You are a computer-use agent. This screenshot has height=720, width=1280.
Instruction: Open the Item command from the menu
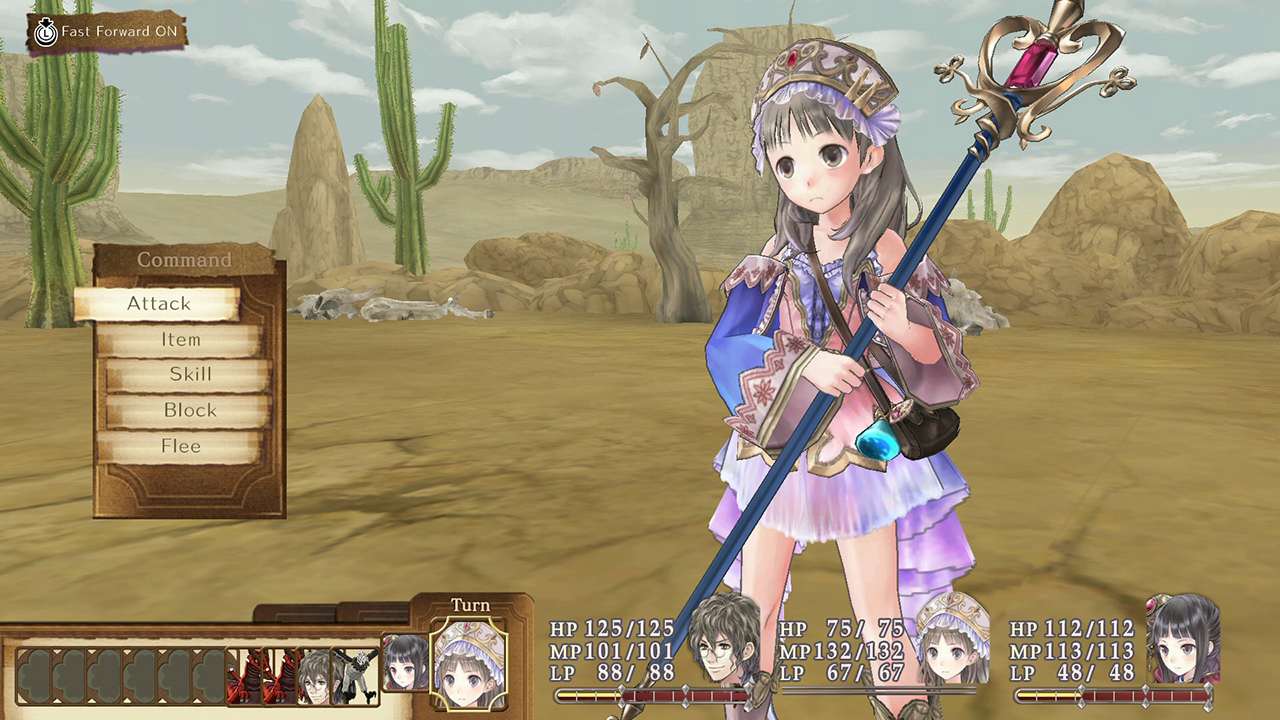180,339
